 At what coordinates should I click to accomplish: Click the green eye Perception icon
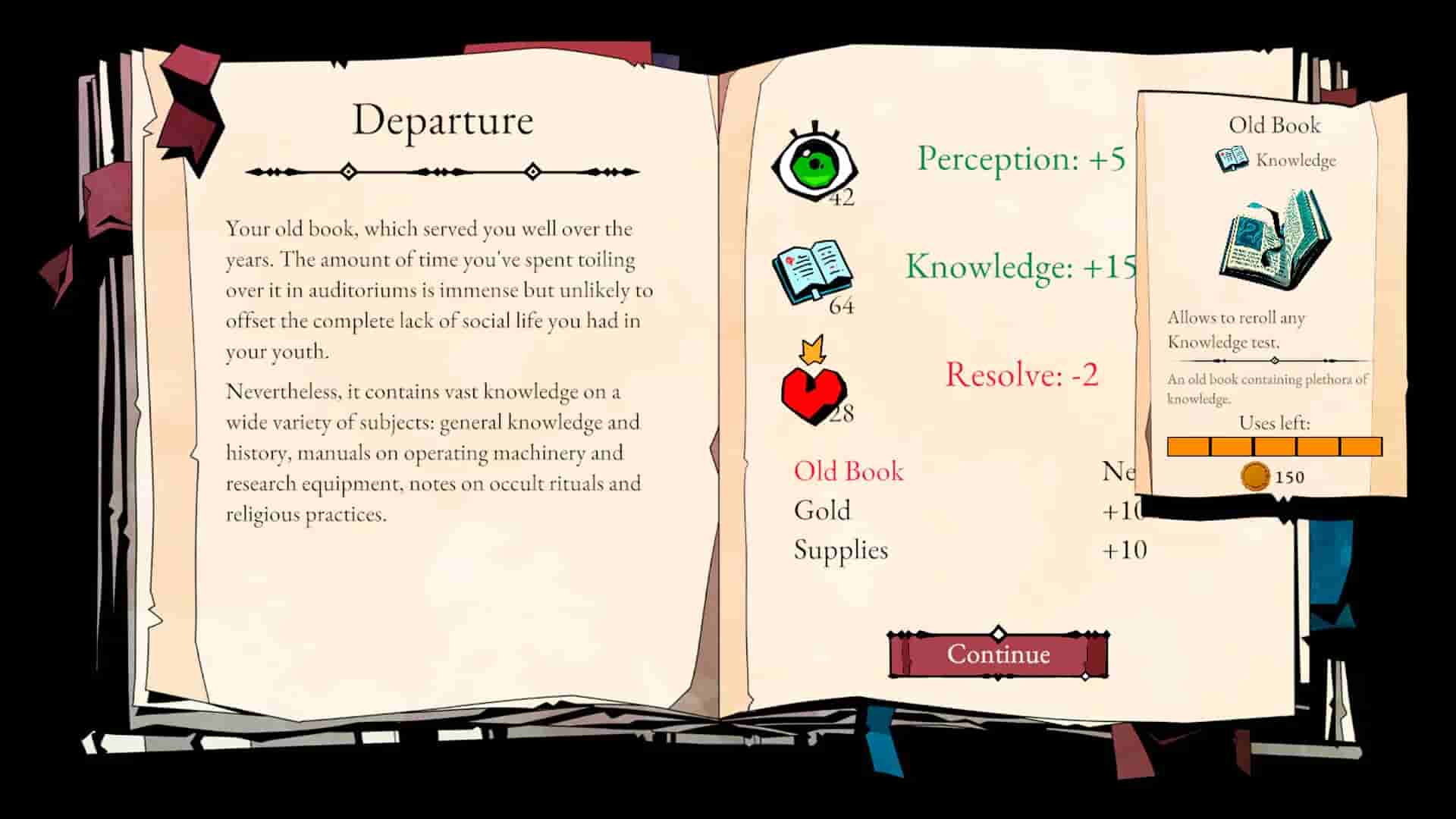pyautogui.click(x=815, y=163)
